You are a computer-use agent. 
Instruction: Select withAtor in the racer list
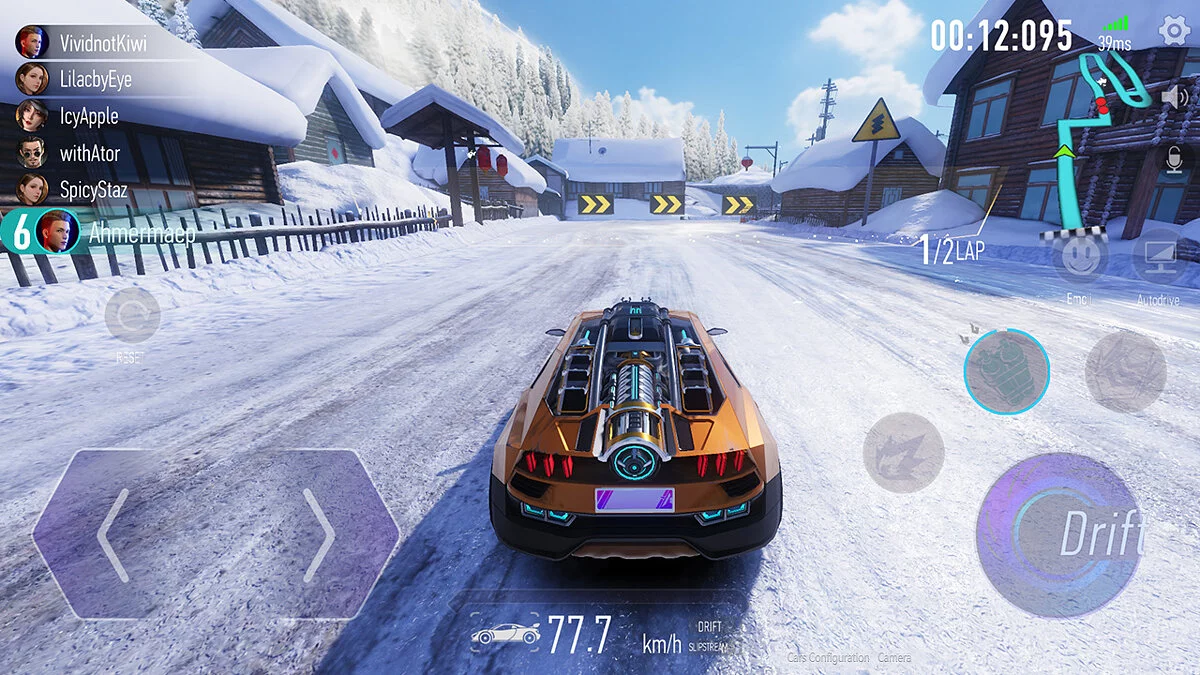point(89,153)
